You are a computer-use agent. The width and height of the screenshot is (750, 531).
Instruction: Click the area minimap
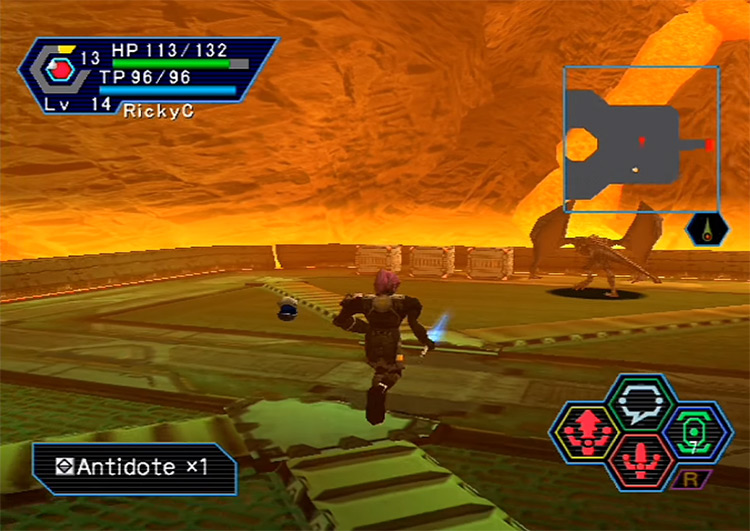point(640,139)
